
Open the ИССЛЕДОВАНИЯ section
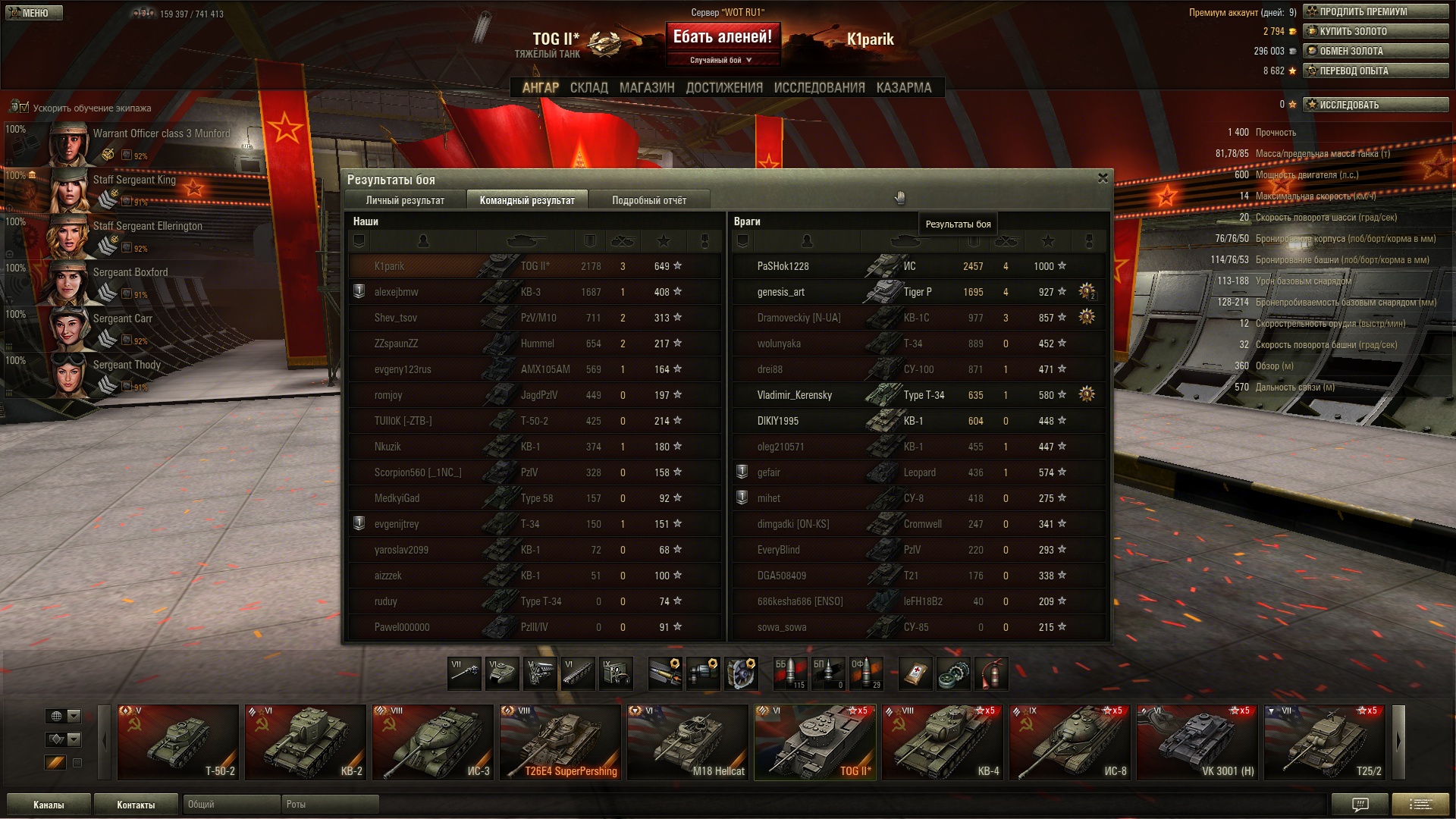point(819,88)
